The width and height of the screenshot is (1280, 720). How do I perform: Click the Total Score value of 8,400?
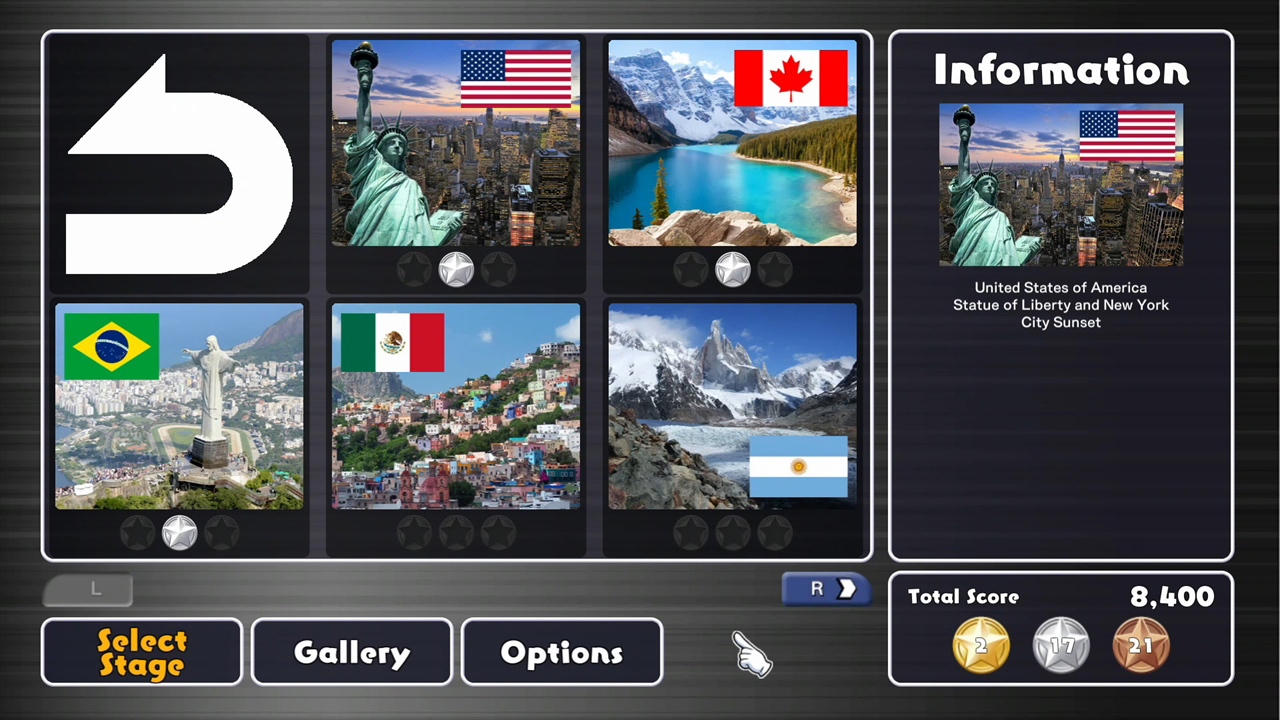[1172, 597]
